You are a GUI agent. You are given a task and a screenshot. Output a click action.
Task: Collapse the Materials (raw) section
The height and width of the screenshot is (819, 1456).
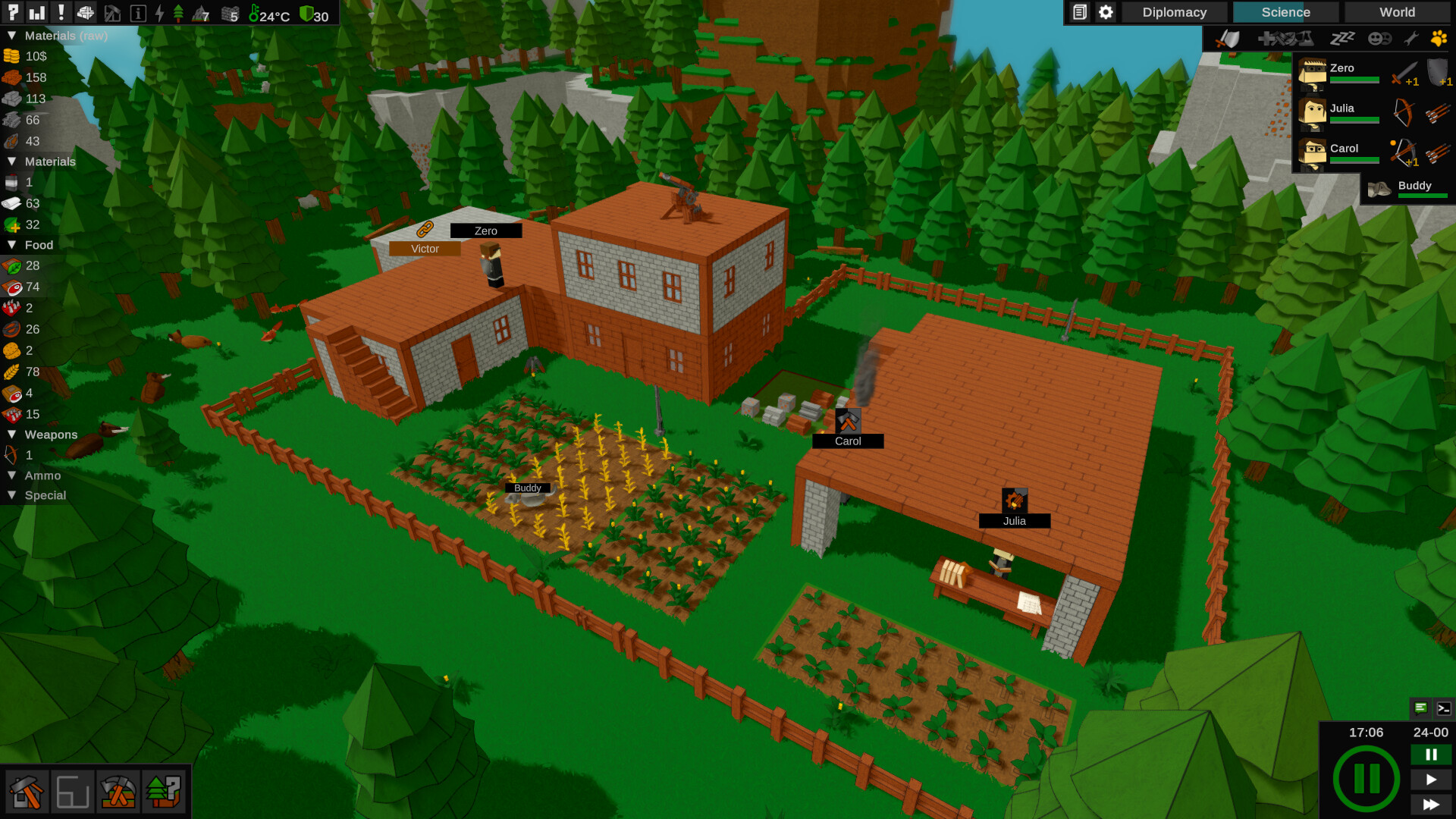[x=11, y=36]
